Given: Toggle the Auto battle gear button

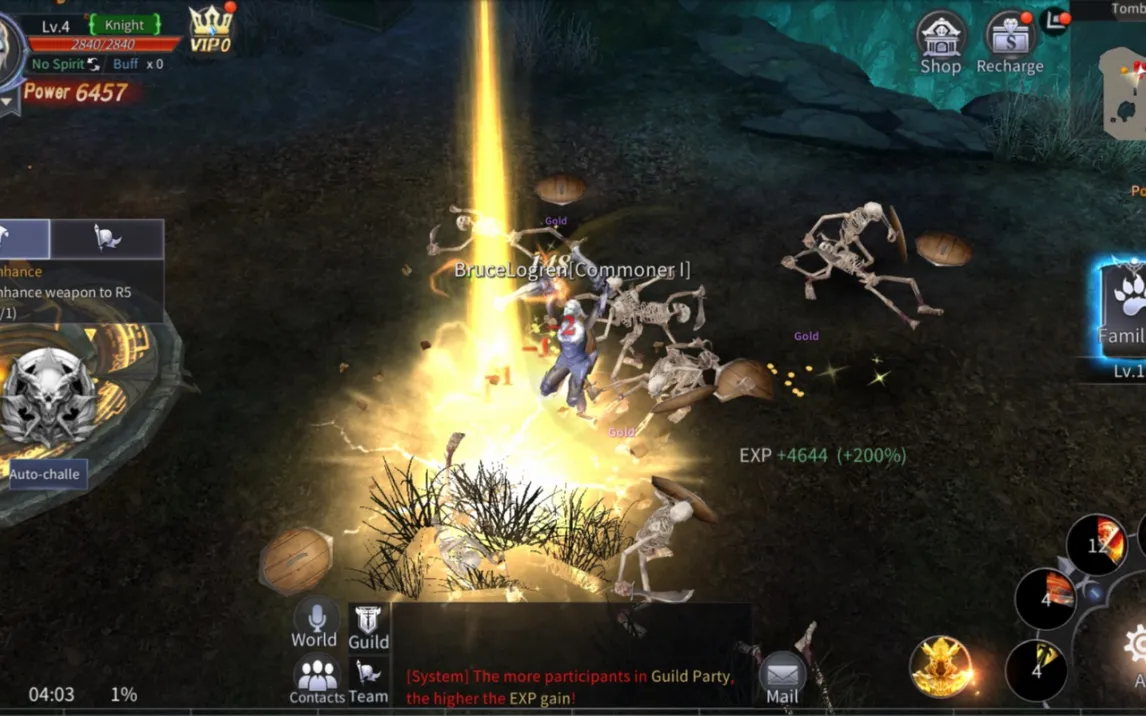Looking at the screenshot, I should [1136, 648].
